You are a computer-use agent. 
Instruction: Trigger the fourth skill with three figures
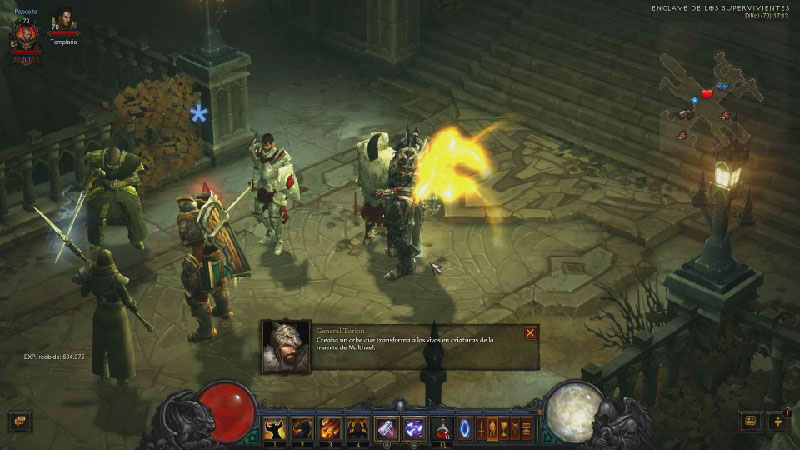click(x=358, y=429)
